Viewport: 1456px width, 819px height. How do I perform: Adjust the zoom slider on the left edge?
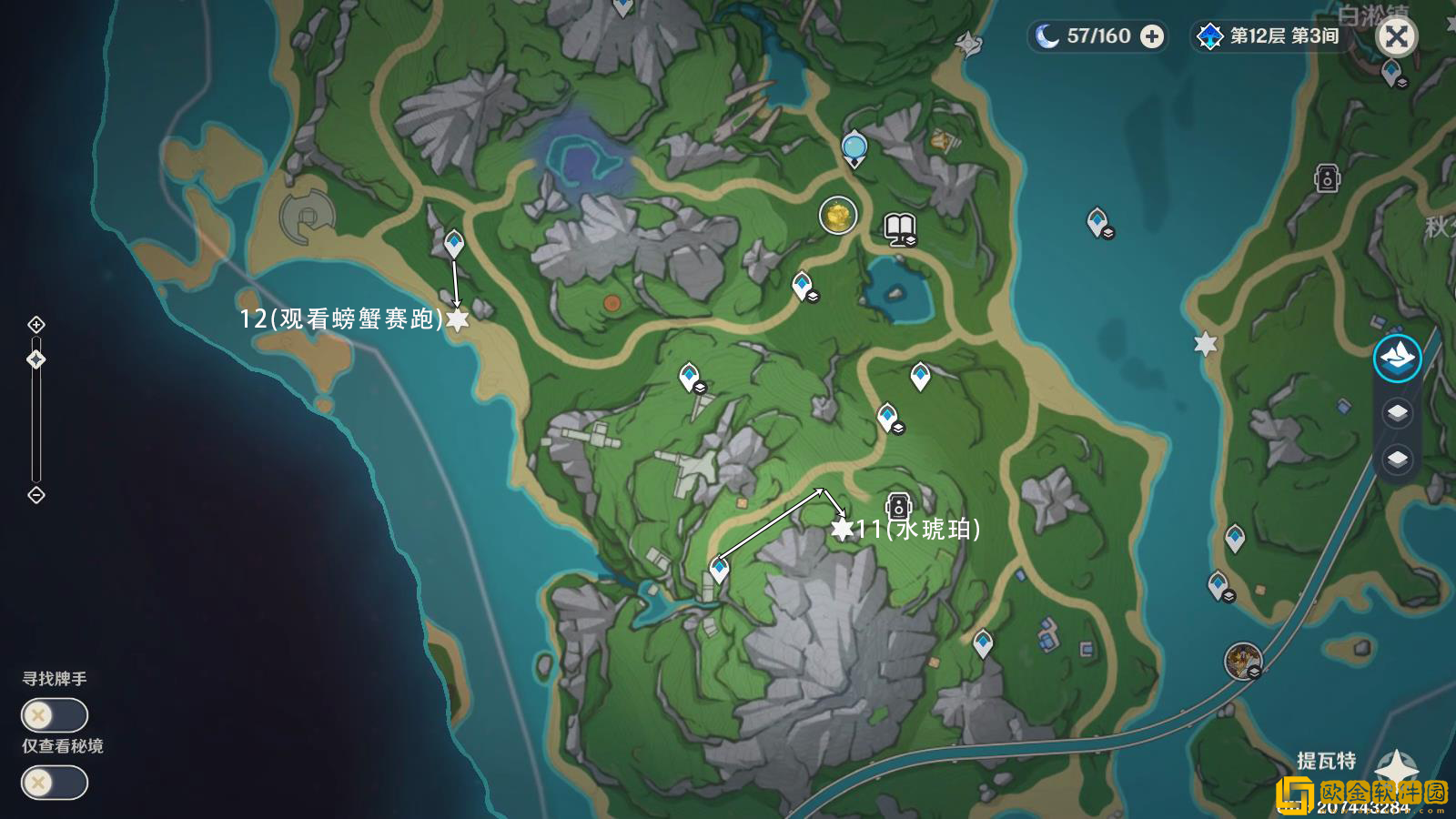pyautogui.click(x=36, y=359)
